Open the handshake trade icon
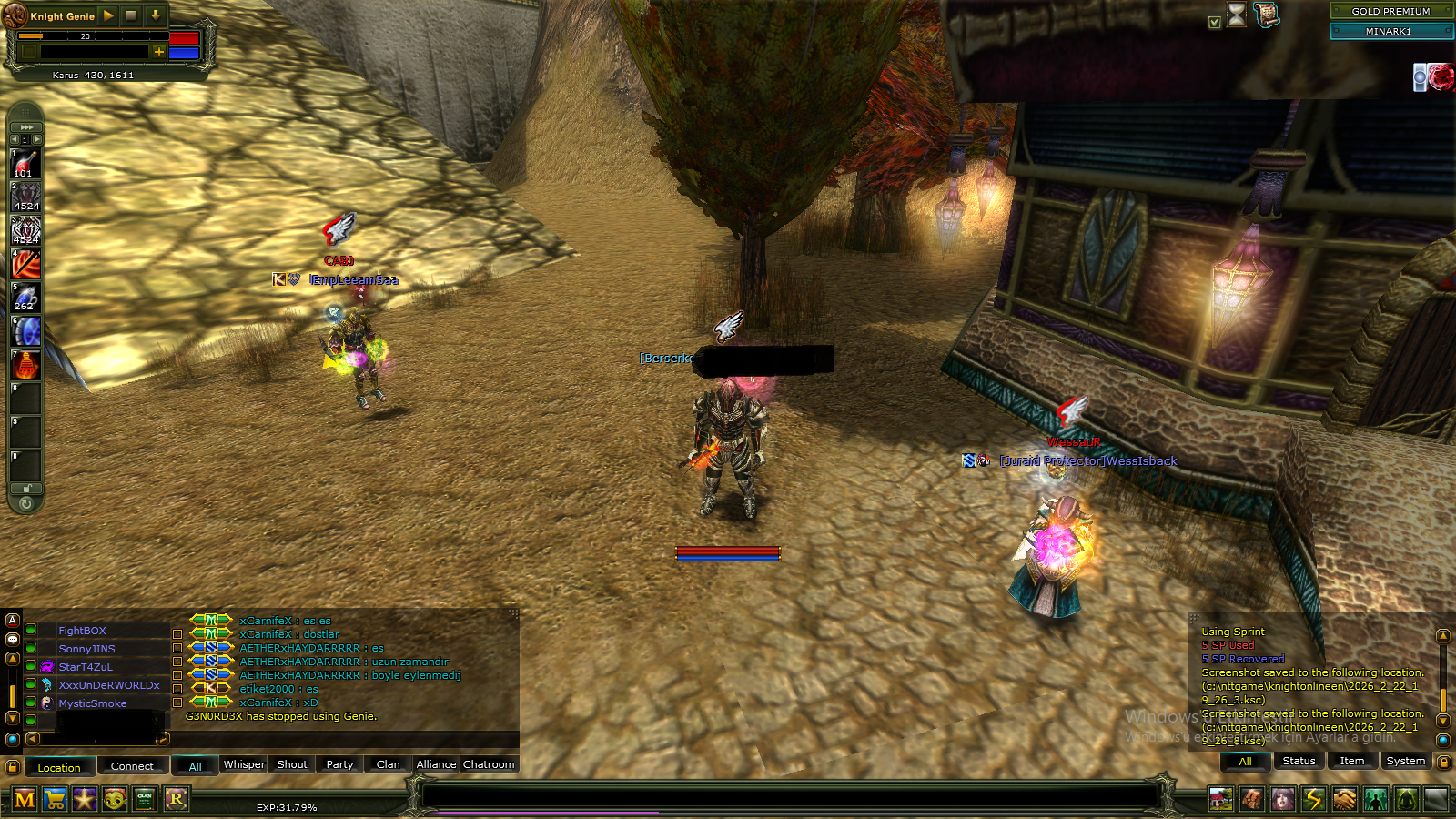Image resolution: width=1456 pixels, height=819 pixels. pos(1344,799)
